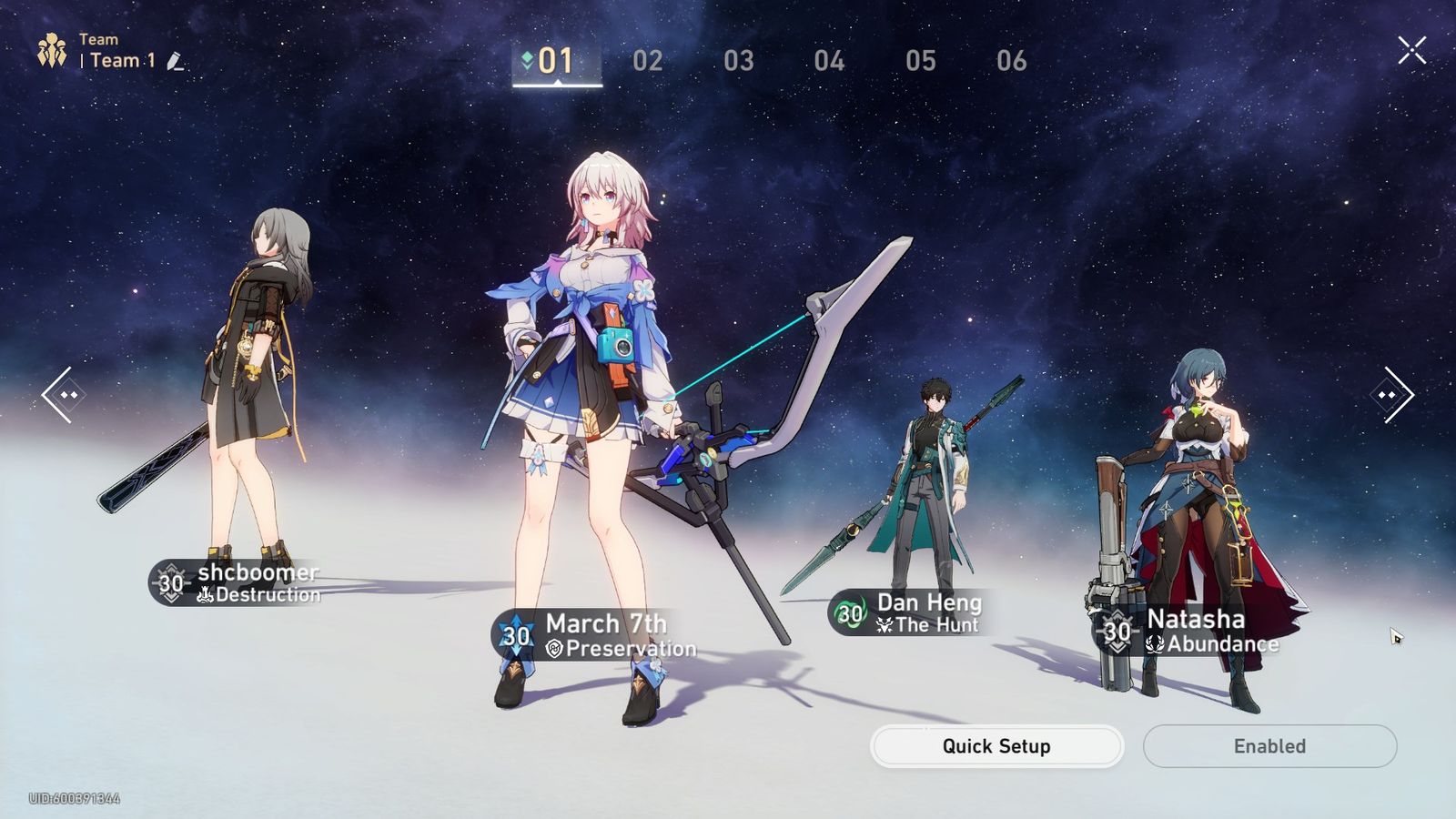Screen dimensions: 1456x819
Task: Select the Abundance path icon under Natasha
Action: [1154, 643]
